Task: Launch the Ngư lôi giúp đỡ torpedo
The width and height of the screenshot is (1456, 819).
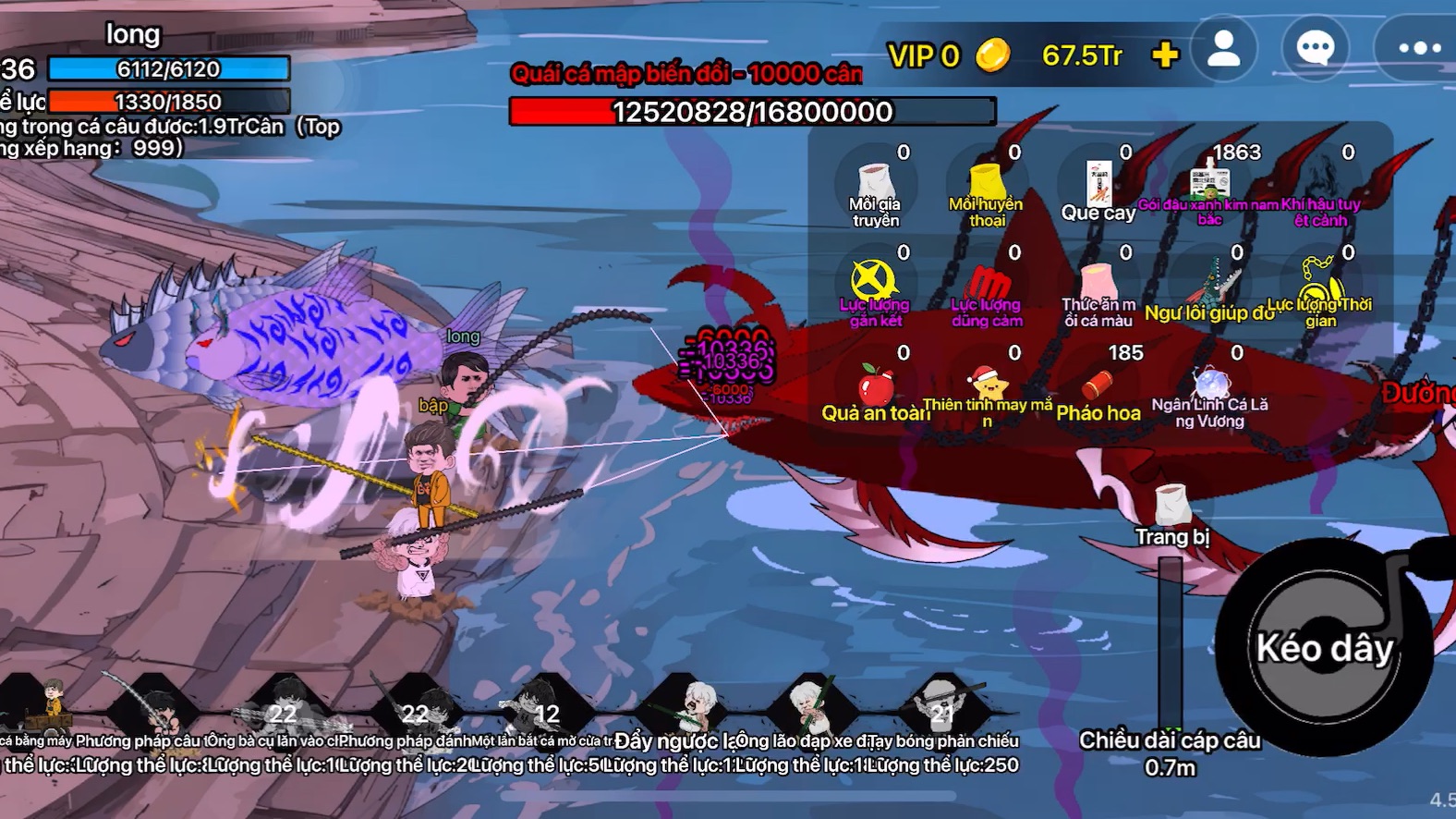Action: (1211, 282)
